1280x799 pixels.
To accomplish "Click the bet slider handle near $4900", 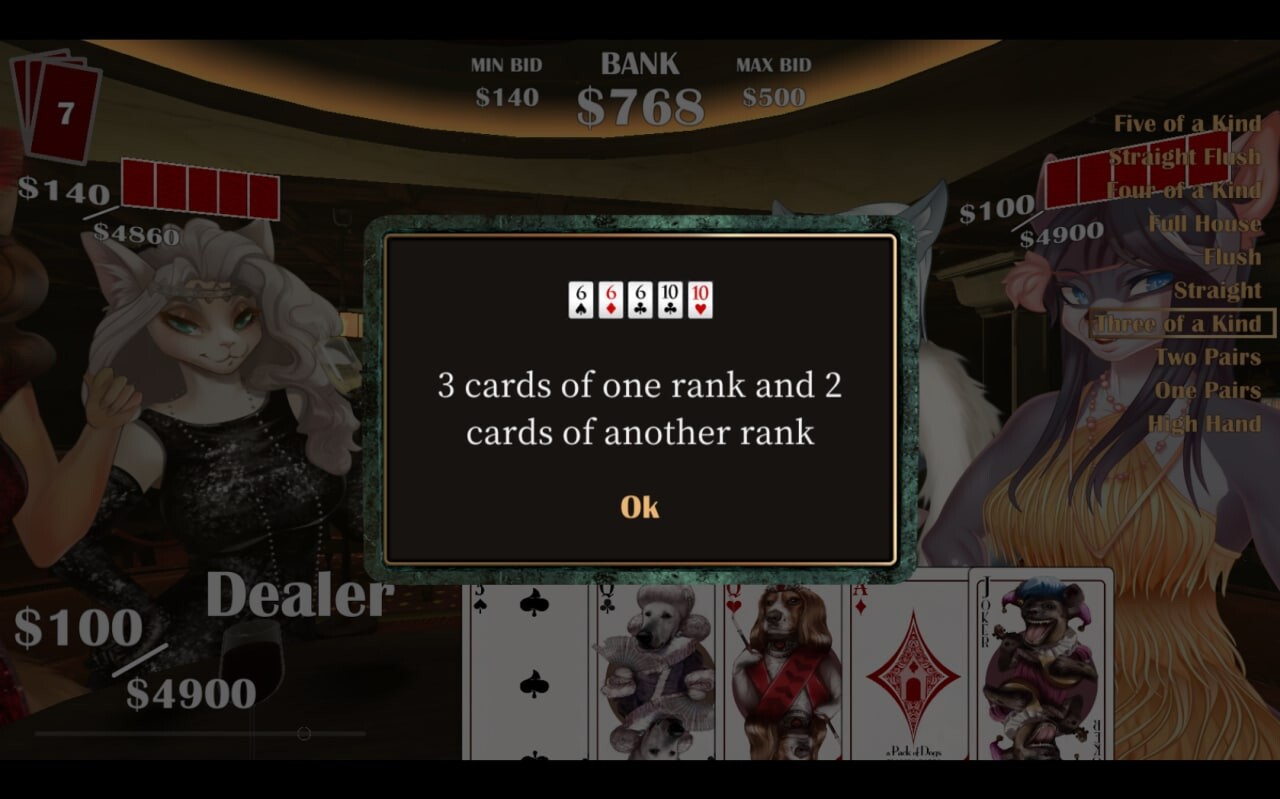I will [302, 732].
